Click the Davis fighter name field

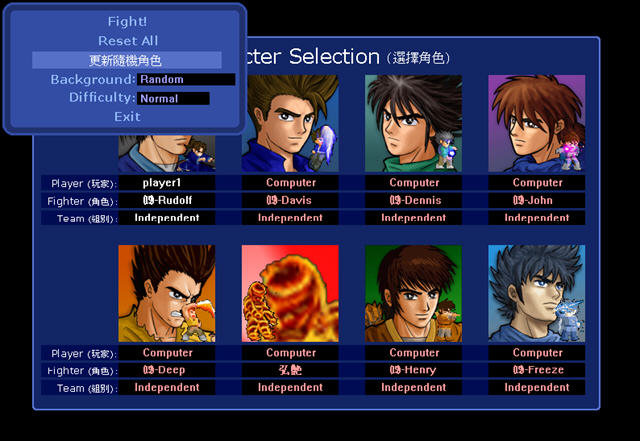290,200
